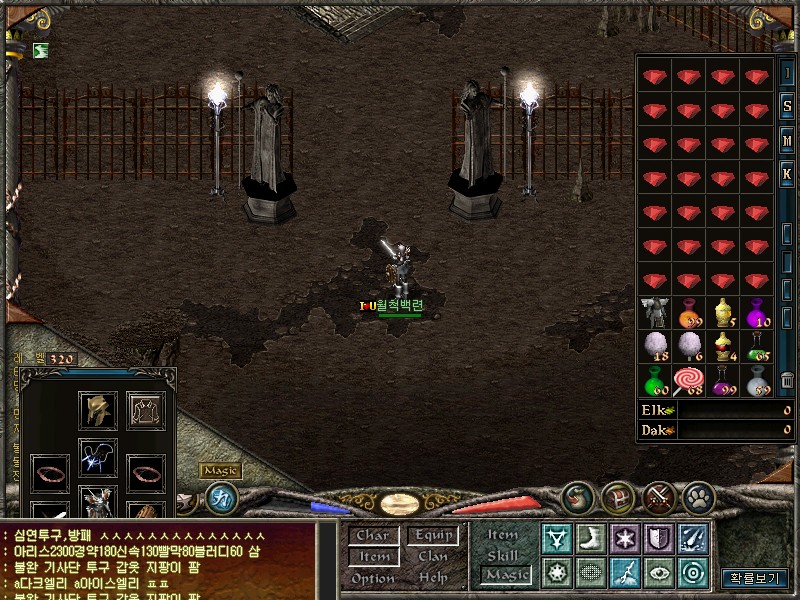Screen dimensions: 800x600
Task: Click the crossed swords round button
Action: [x=659, y=496]
